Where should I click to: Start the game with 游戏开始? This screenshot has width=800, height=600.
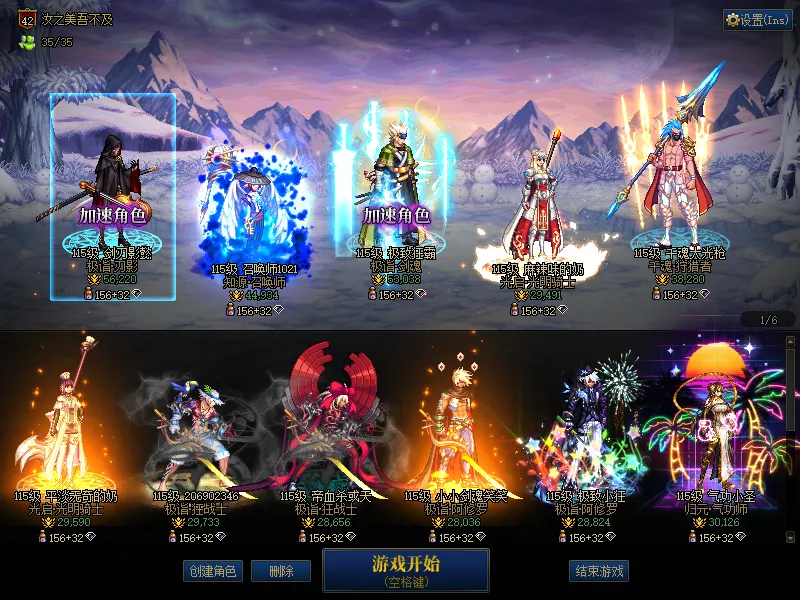405,569
